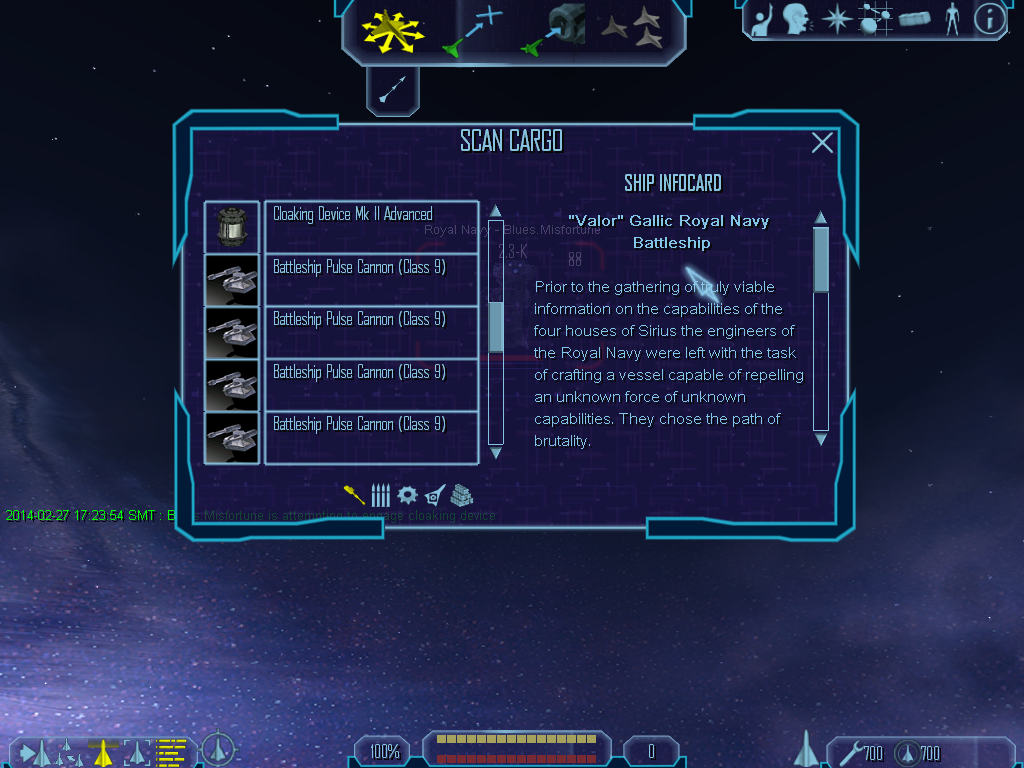Show the equipment filter with the gear icon
Screen dimensions: 1024x768
407,494
